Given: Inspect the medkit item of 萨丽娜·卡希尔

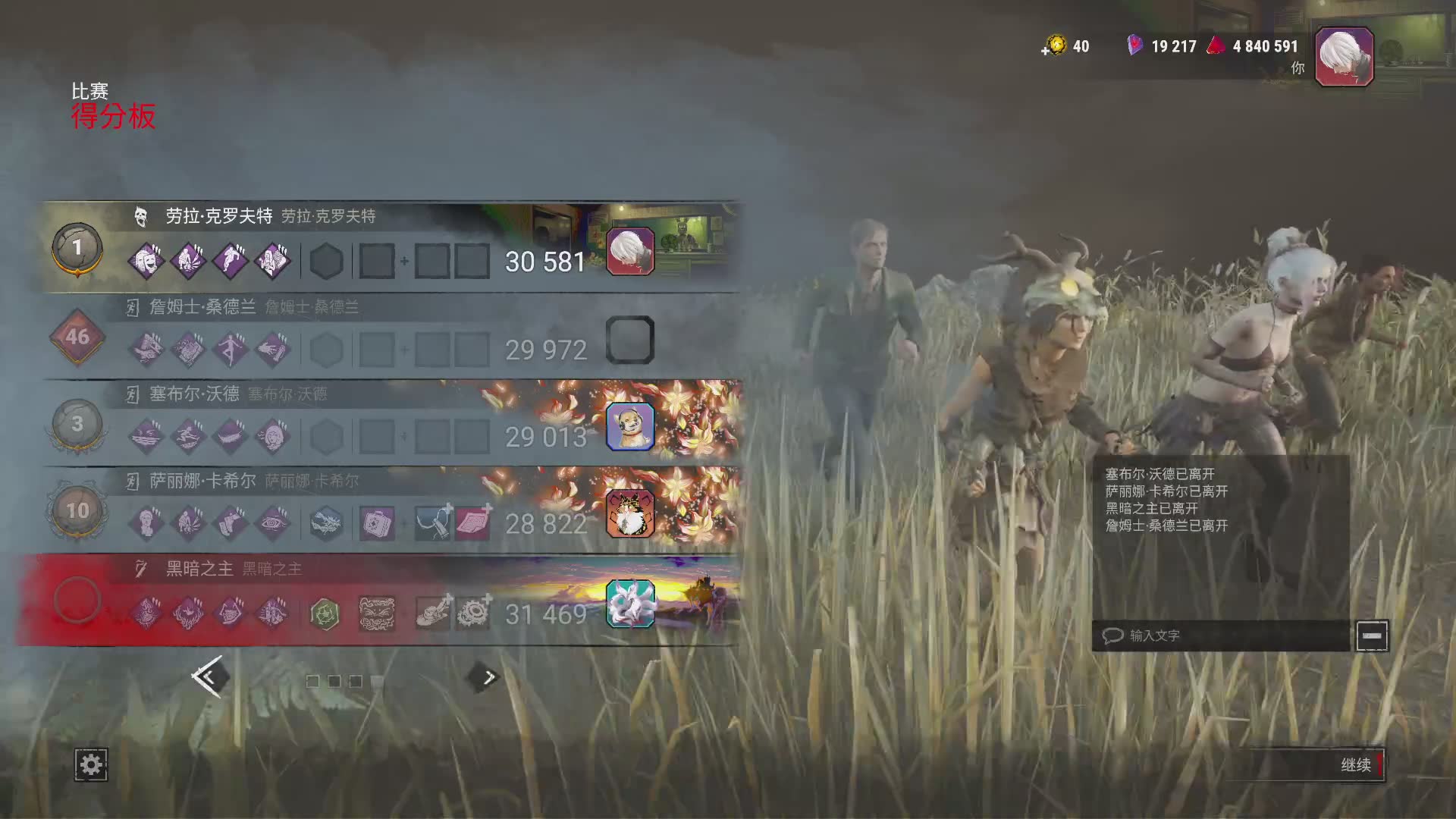Looking at the screenshot, I should 377,524.
